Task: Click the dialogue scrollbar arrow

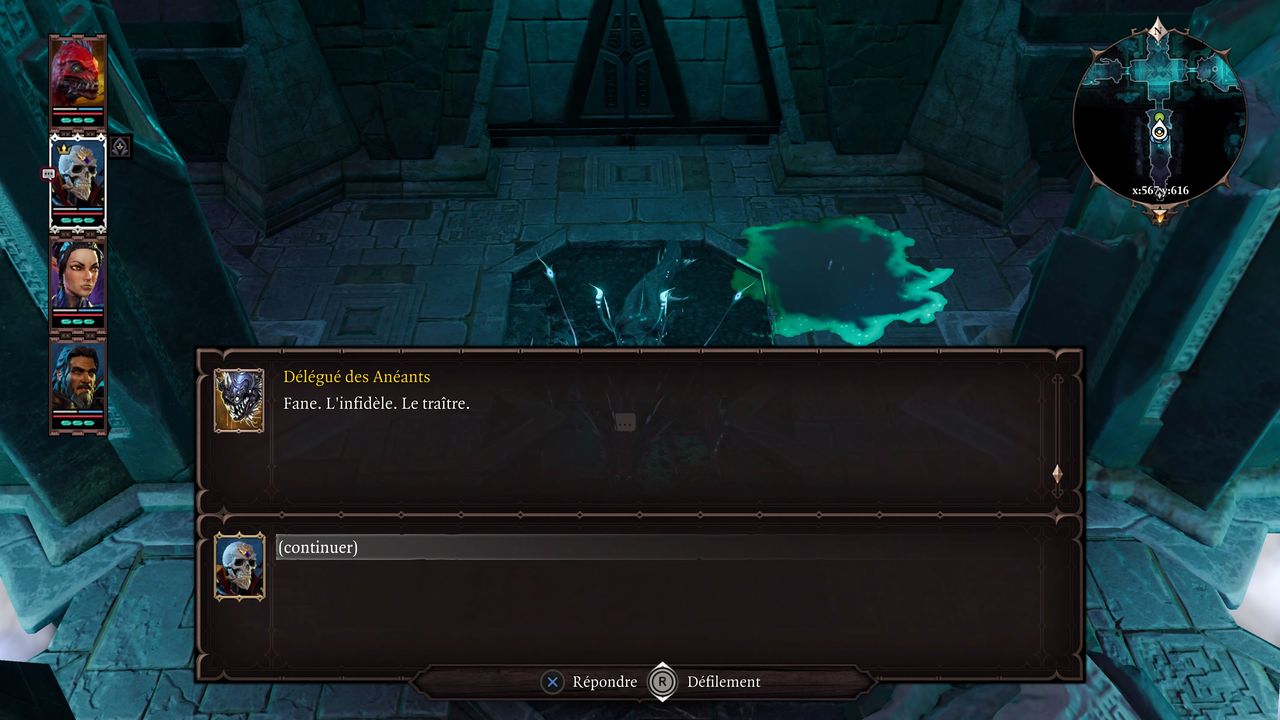Action: [1057, 473]
